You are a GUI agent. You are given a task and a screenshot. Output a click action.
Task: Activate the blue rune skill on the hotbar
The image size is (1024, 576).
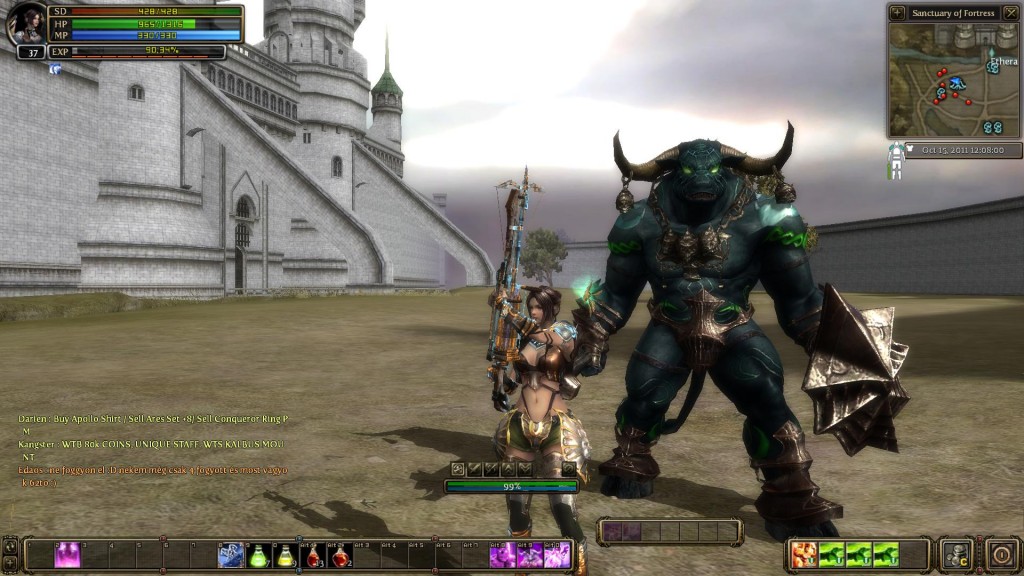coord(231,555)
